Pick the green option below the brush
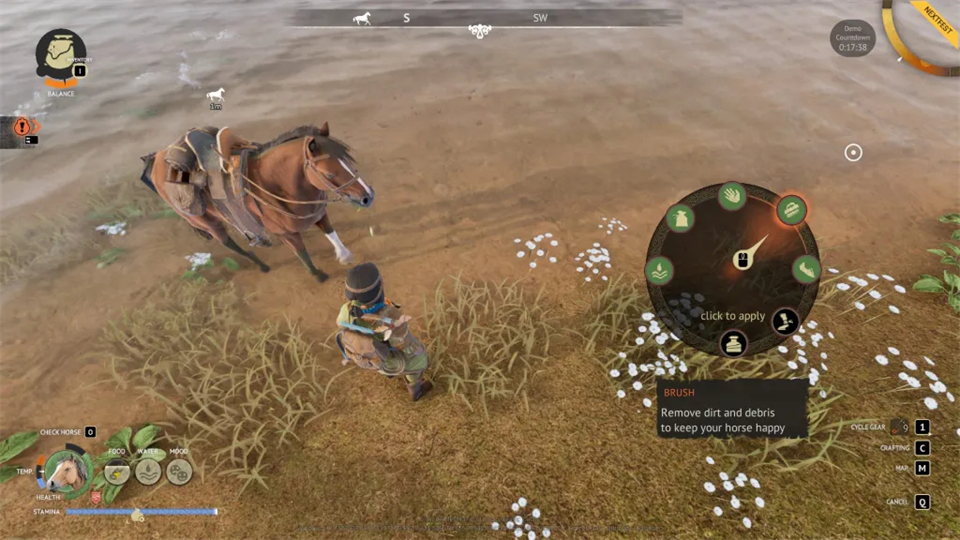Image resolution: width=960 pixels, height=540 pixels. (x=806, y=269)
